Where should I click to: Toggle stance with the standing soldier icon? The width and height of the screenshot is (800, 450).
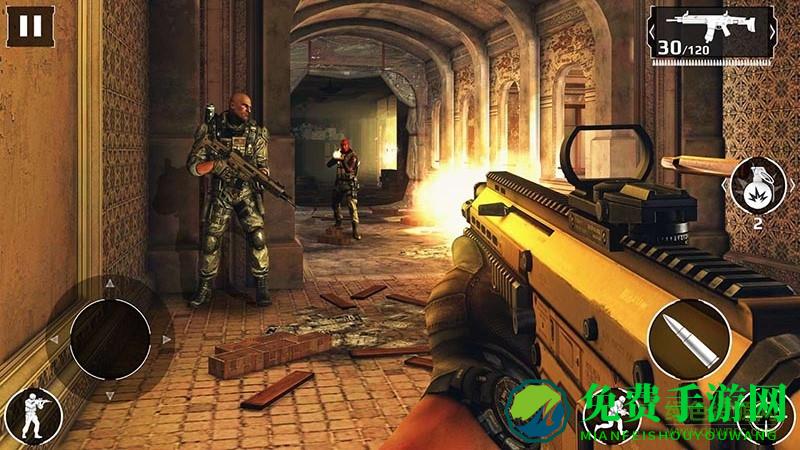[x=29, y=415]
